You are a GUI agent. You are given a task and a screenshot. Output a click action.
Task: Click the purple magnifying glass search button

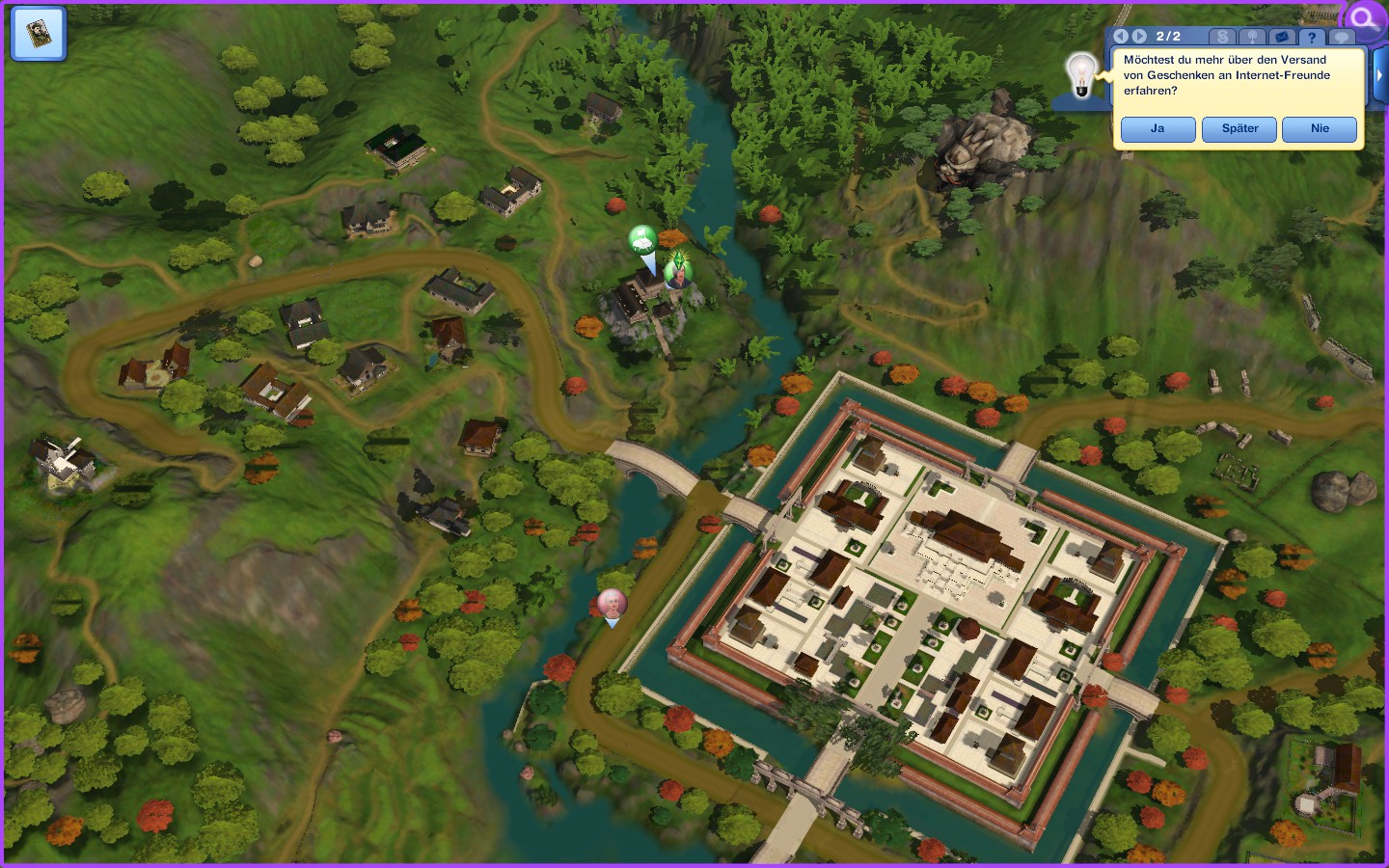tap(1365, 18)
